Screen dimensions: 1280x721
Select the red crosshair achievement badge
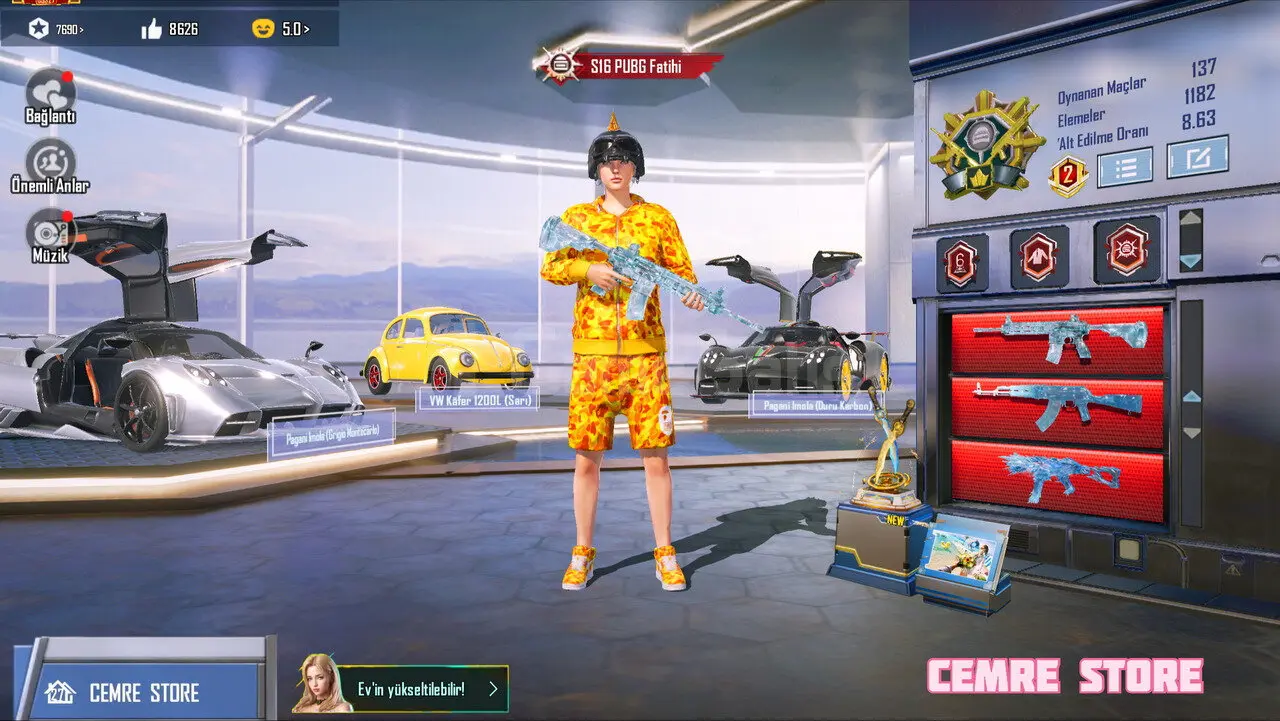(x=1126, y=250)
